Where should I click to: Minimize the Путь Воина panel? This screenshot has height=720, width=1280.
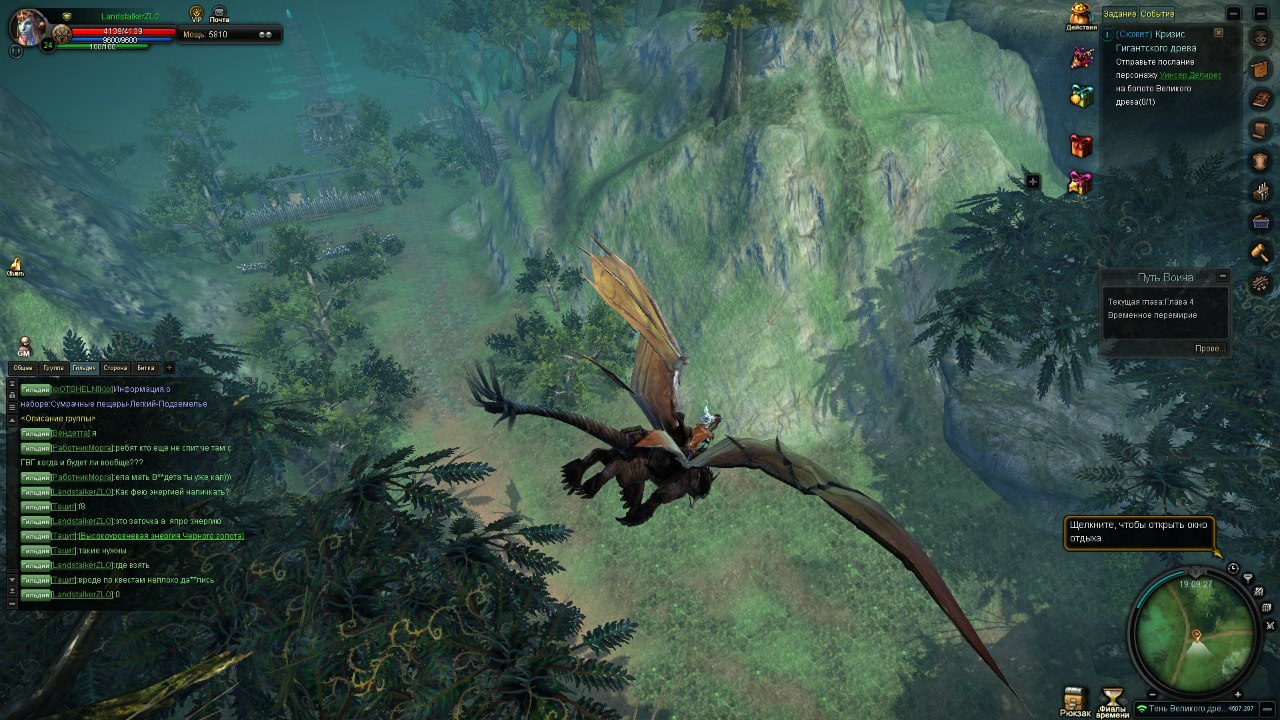pos(1221,277)
